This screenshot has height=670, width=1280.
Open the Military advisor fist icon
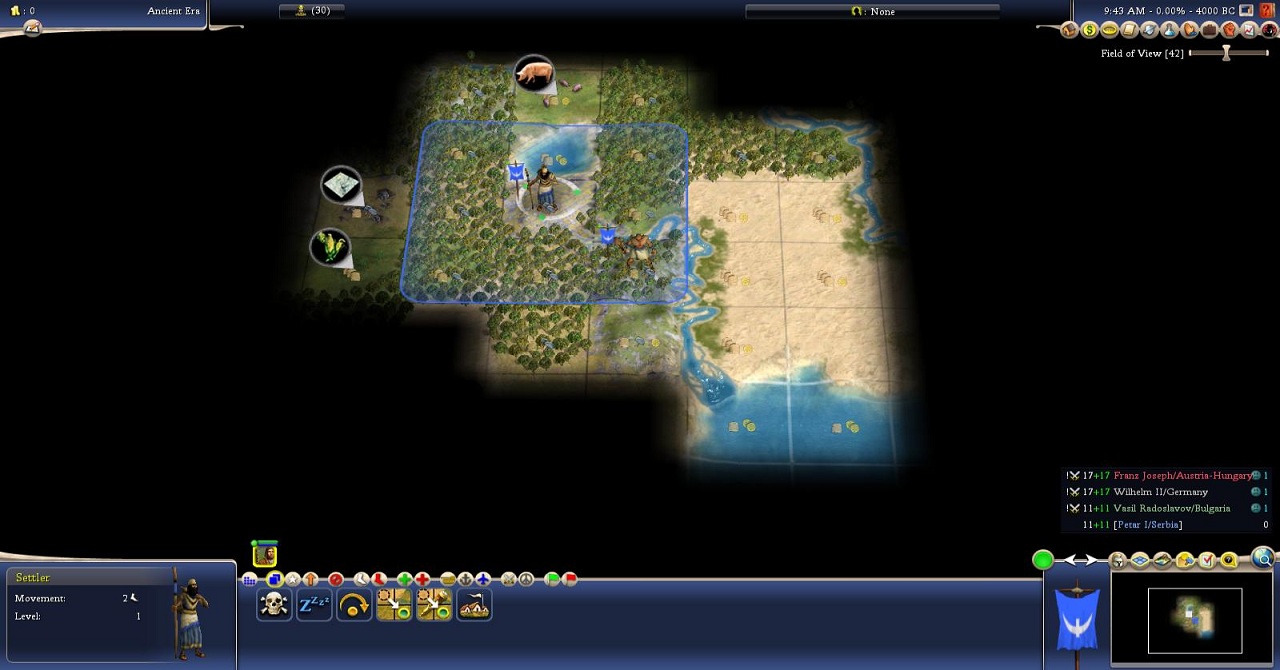point(1229,30)
